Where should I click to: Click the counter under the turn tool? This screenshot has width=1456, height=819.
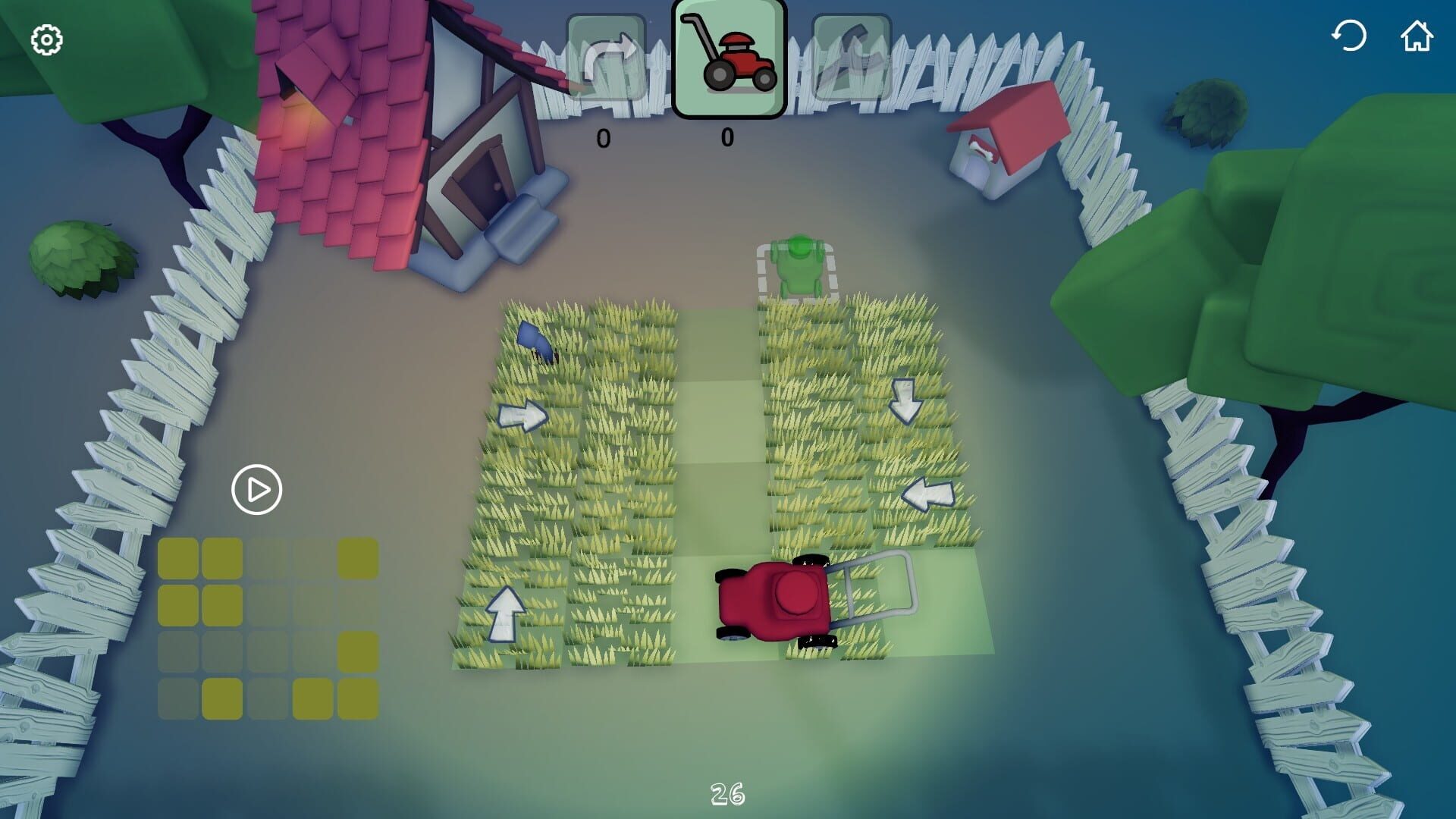pos(603,136)
